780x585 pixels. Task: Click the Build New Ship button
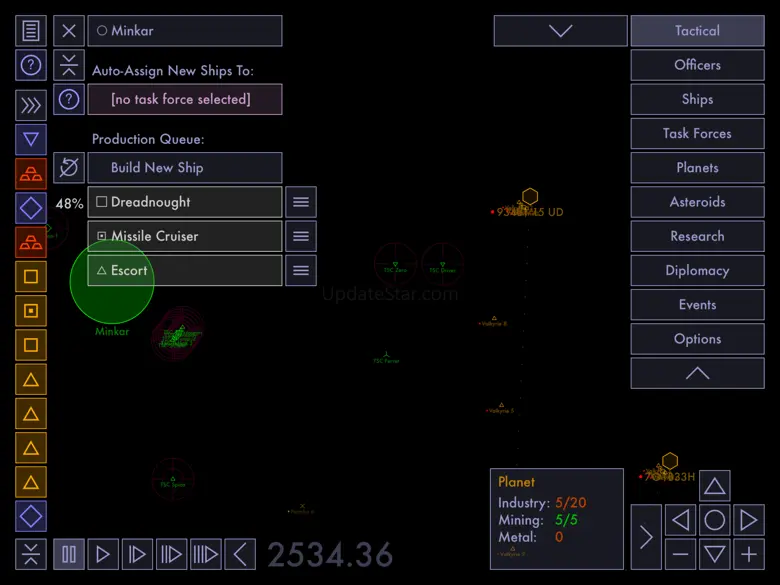coord(185,168)
